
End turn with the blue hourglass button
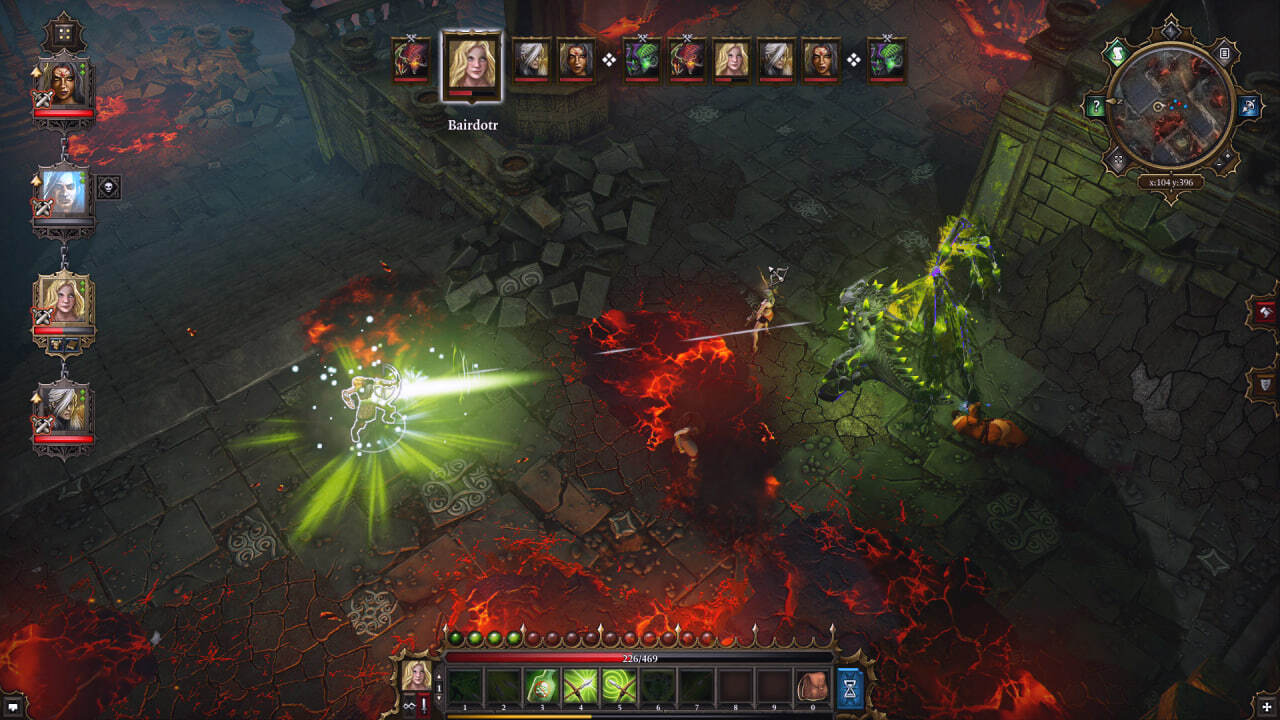click(x=850, y=688)
